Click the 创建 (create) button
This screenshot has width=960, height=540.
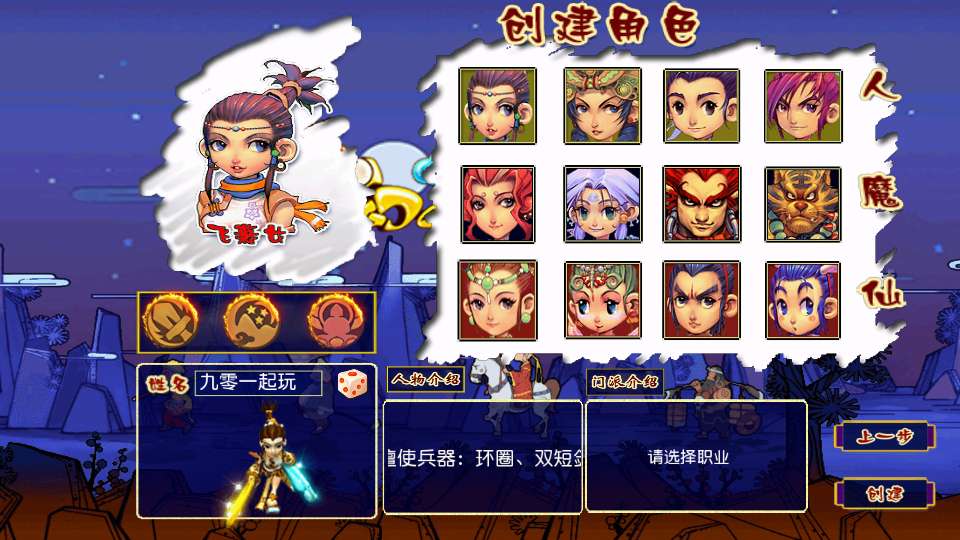884,494
